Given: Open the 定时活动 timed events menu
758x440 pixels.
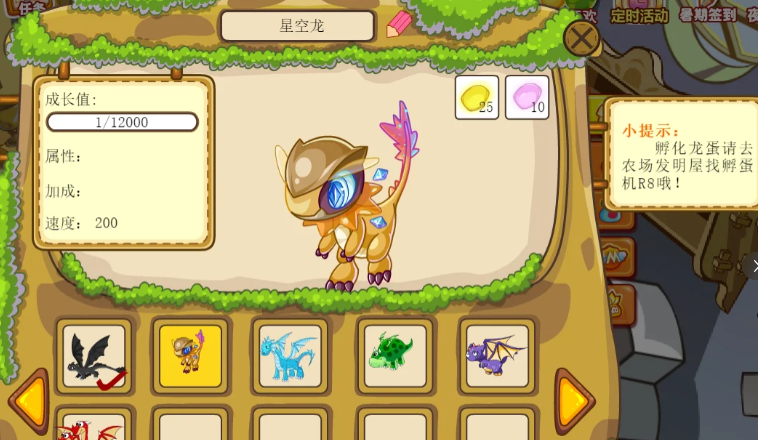Looking at the screenshot, I should [x=638, y=15].
